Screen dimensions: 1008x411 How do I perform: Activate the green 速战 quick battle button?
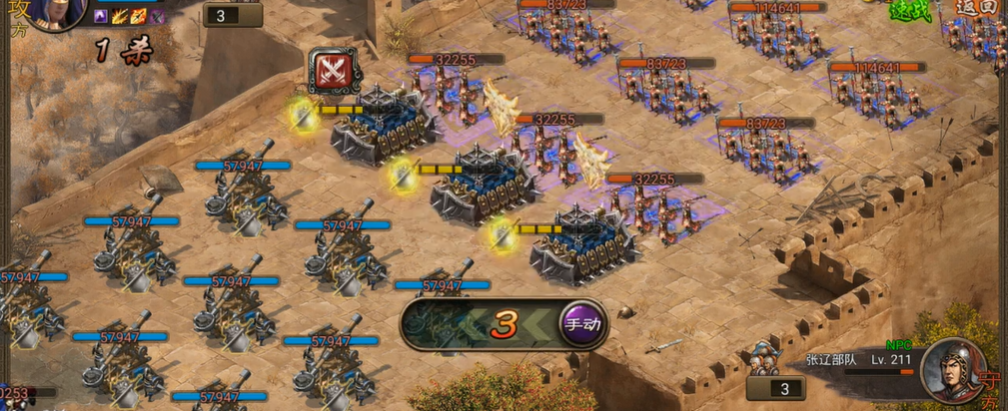(x=909, y=9)
